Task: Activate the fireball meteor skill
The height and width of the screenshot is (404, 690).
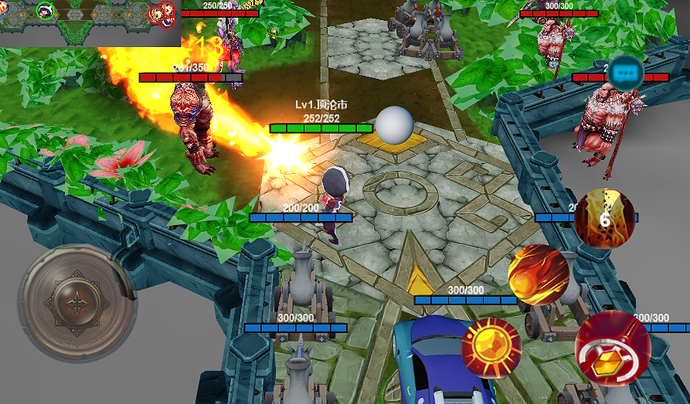Action: [538, 273]
